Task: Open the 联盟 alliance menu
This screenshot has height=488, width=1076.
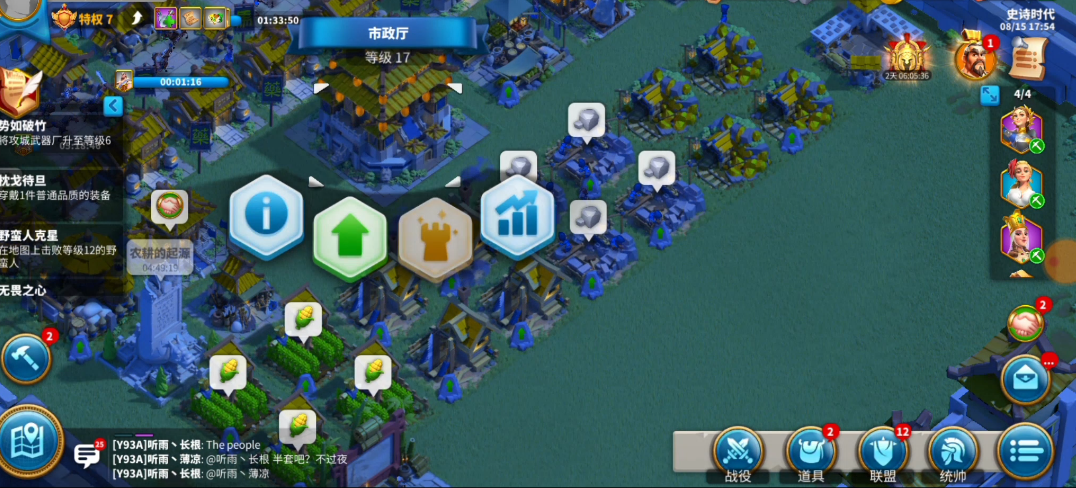Action: [x=882, y=453]
